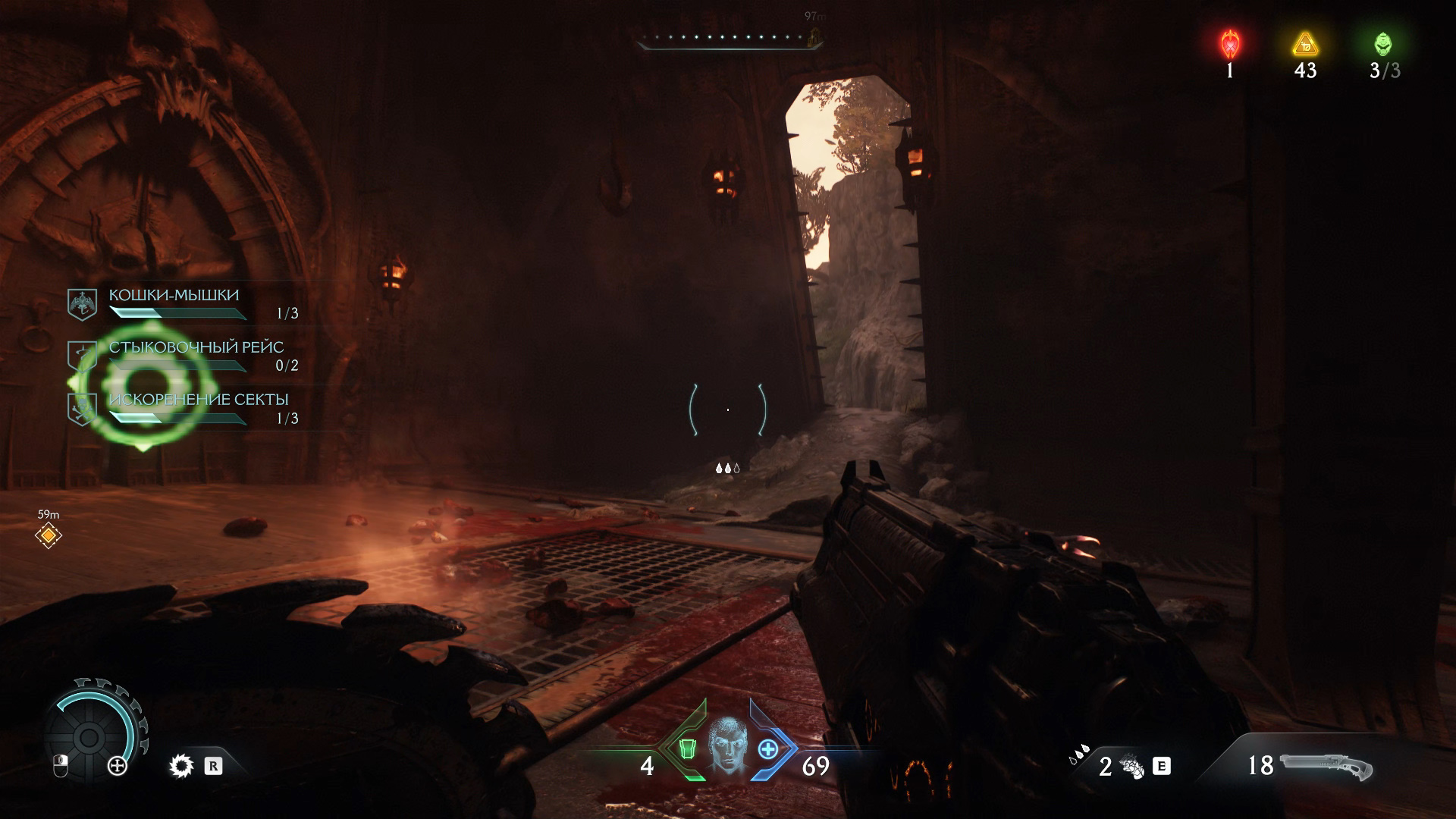Click the blue health cross icon
Screen dimensions: 1456x819
(x=768, y=749)
